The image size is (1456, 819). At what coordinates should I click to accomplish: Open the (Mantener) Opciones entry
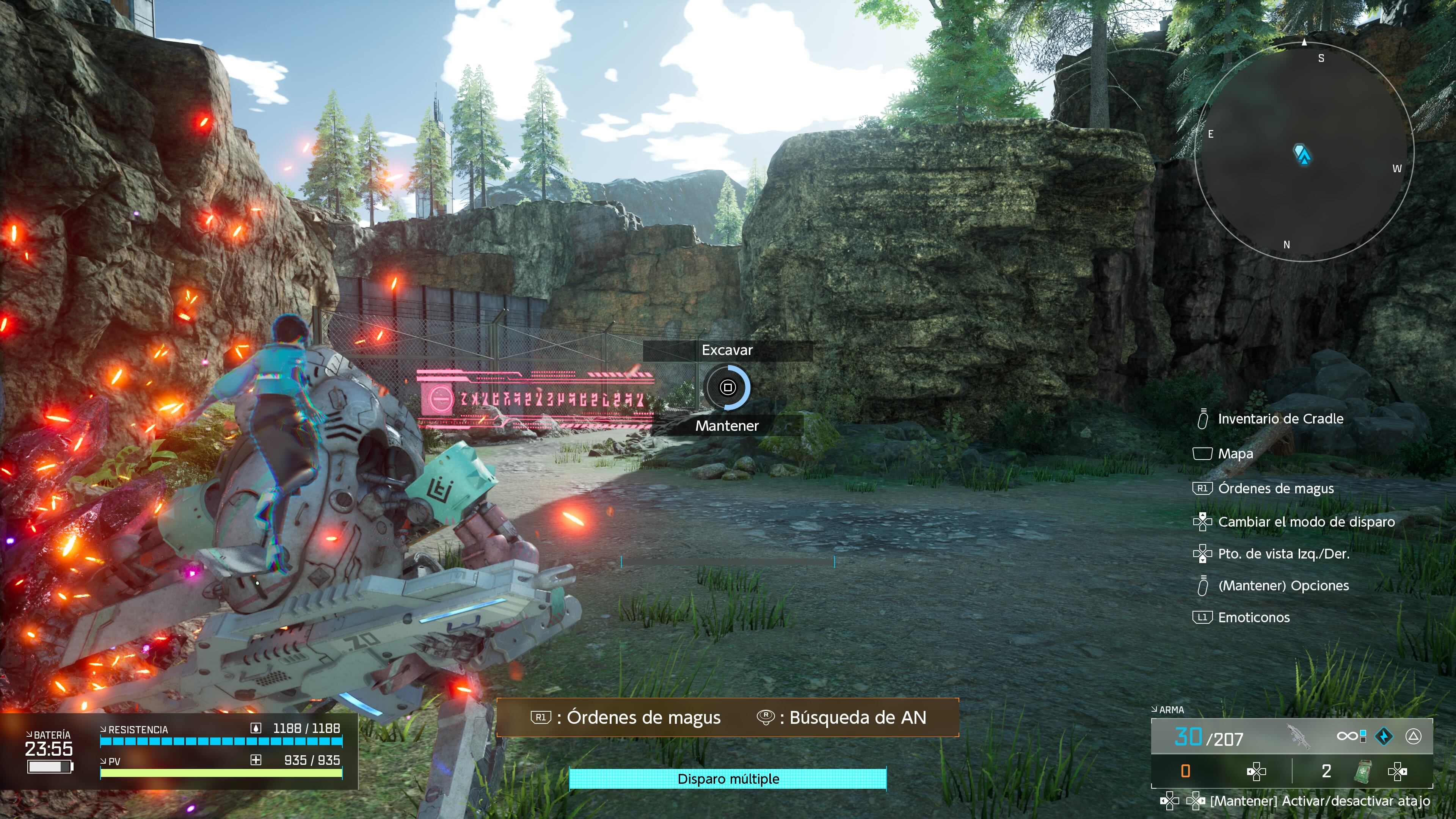[x=1283, y=585]
